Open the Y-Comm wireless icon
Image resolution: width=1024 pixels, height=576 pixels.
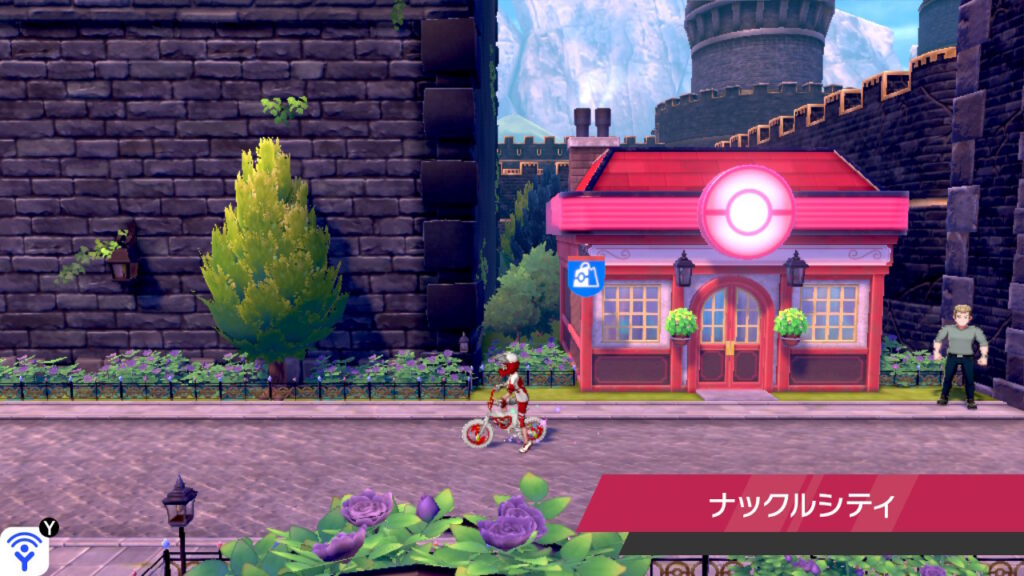[x=22, y=551]
